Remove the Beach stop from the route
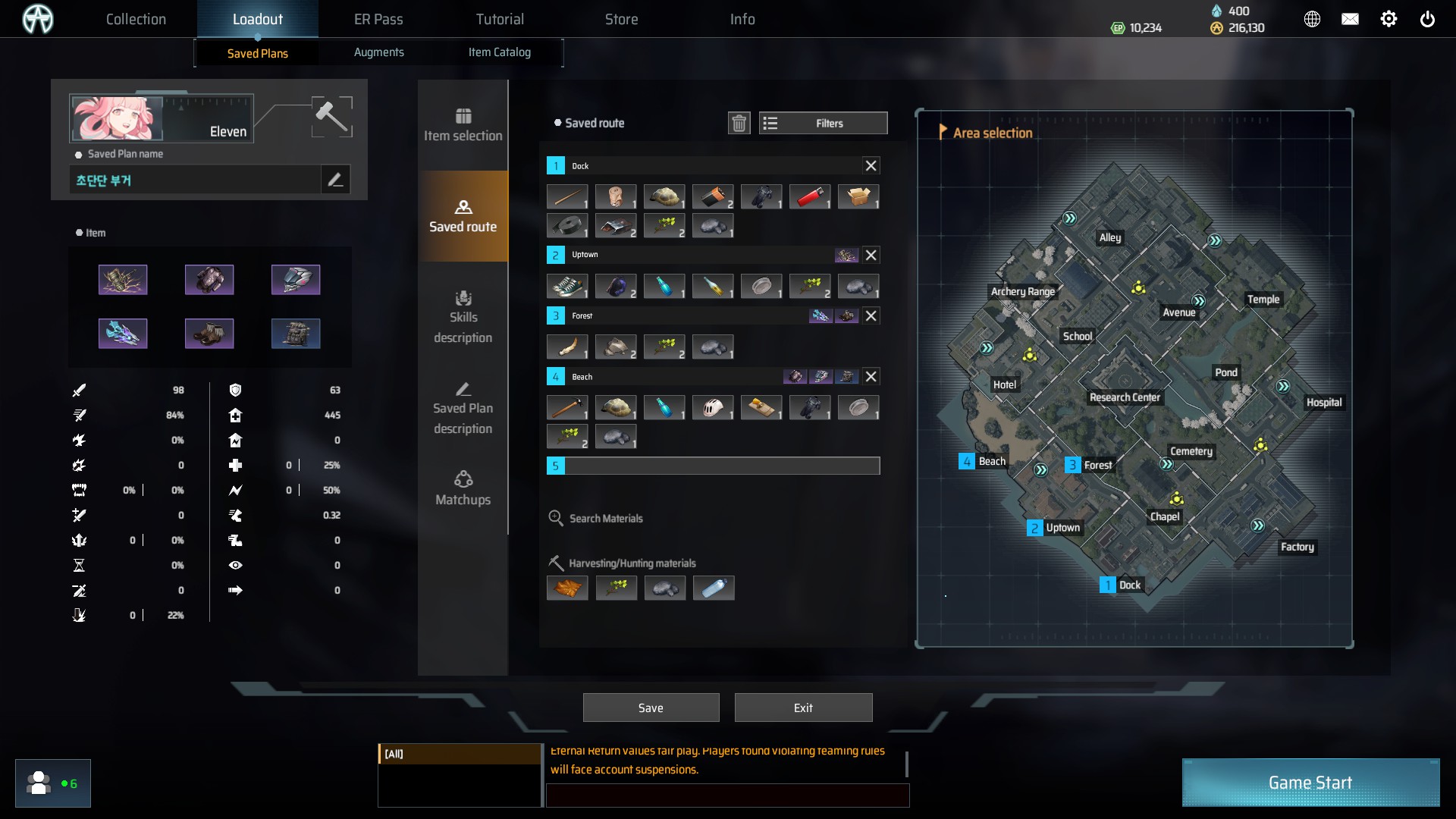1456x819 pixels. [x=871, y=376]
